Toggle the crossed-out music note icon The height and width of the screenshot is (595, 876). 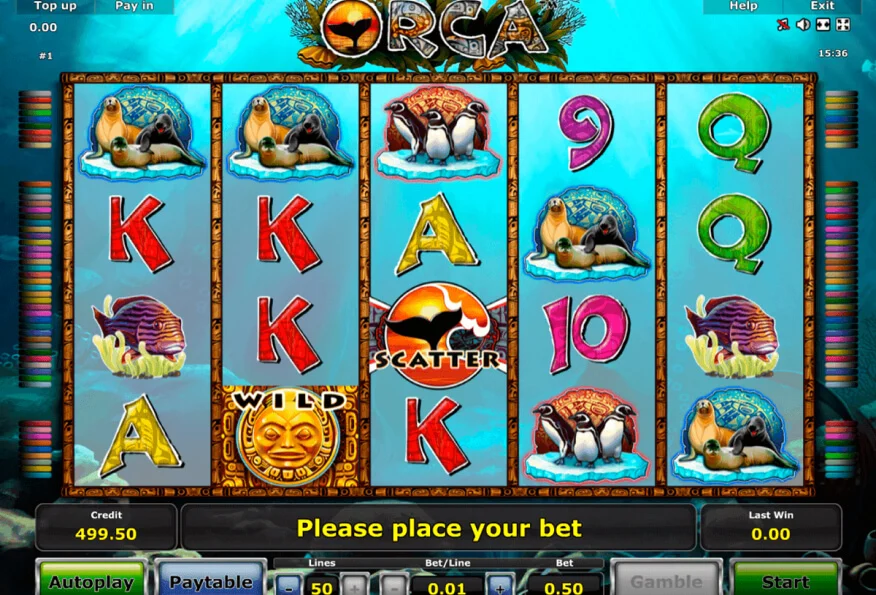(783, 25)
